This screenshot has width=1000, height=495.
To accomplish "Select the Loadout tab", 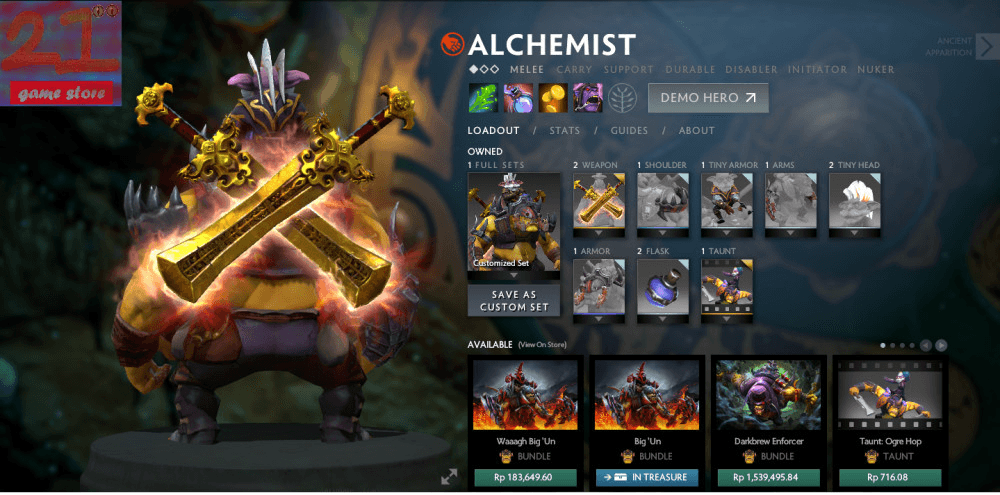I will (x=493, y=131).
